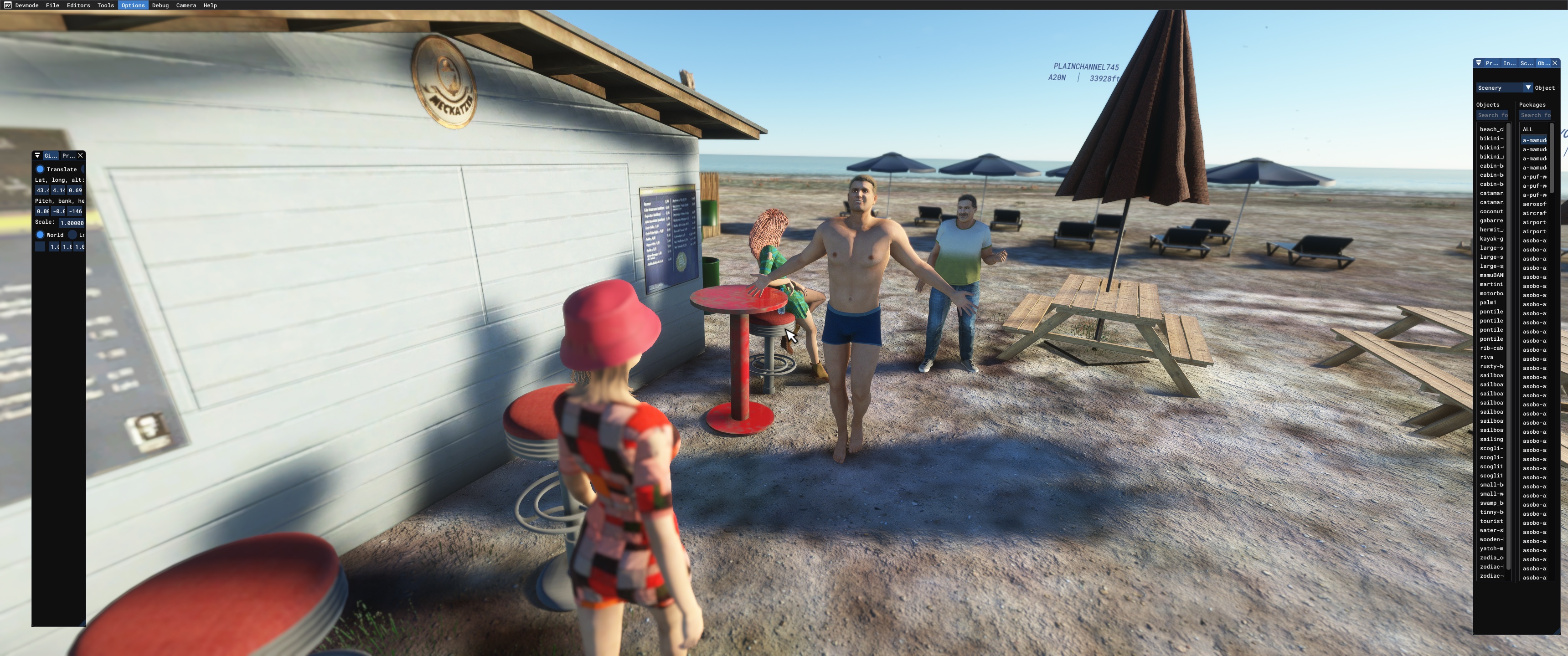Click the Options menu

pos(133,5)
